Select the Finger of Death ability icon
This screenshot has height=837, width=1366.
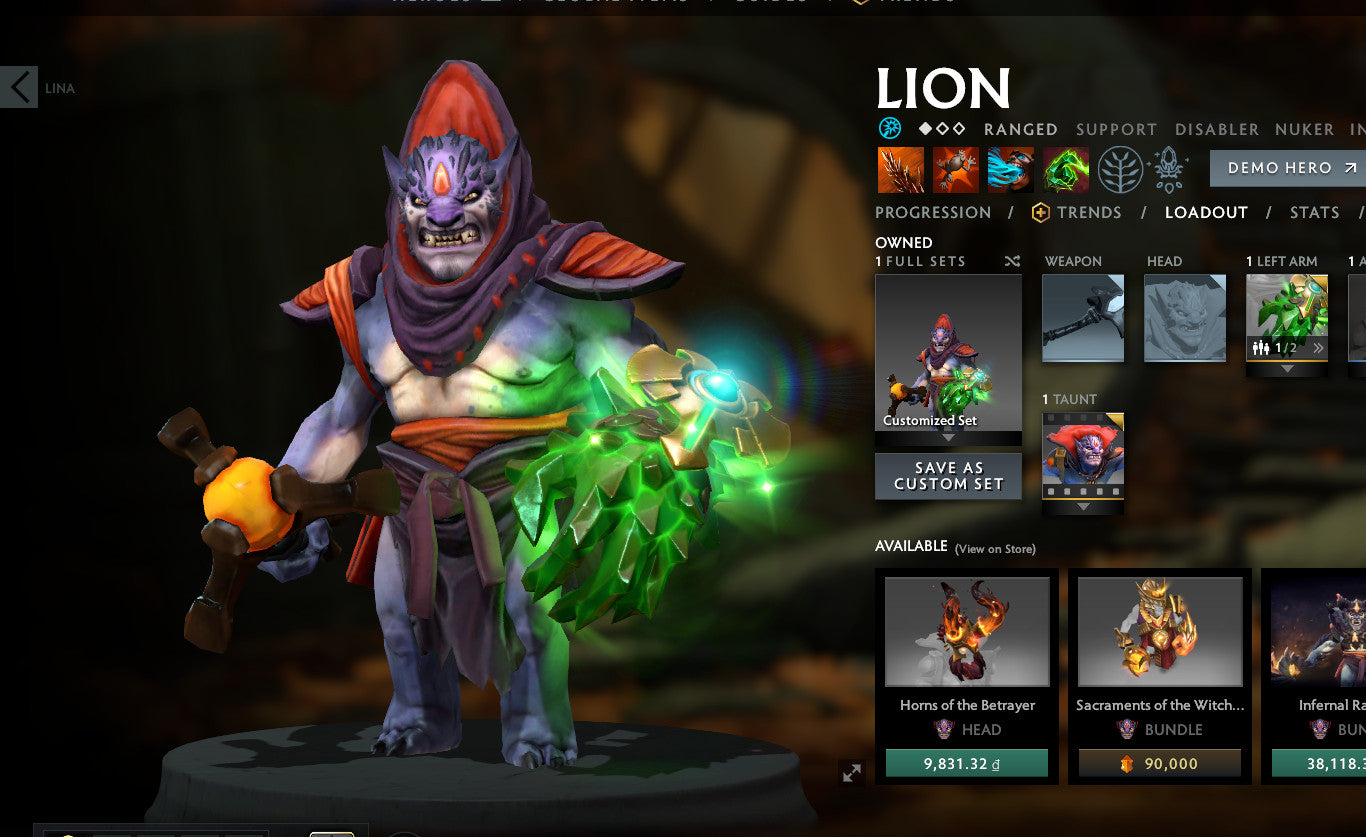tap(1064, 168)
